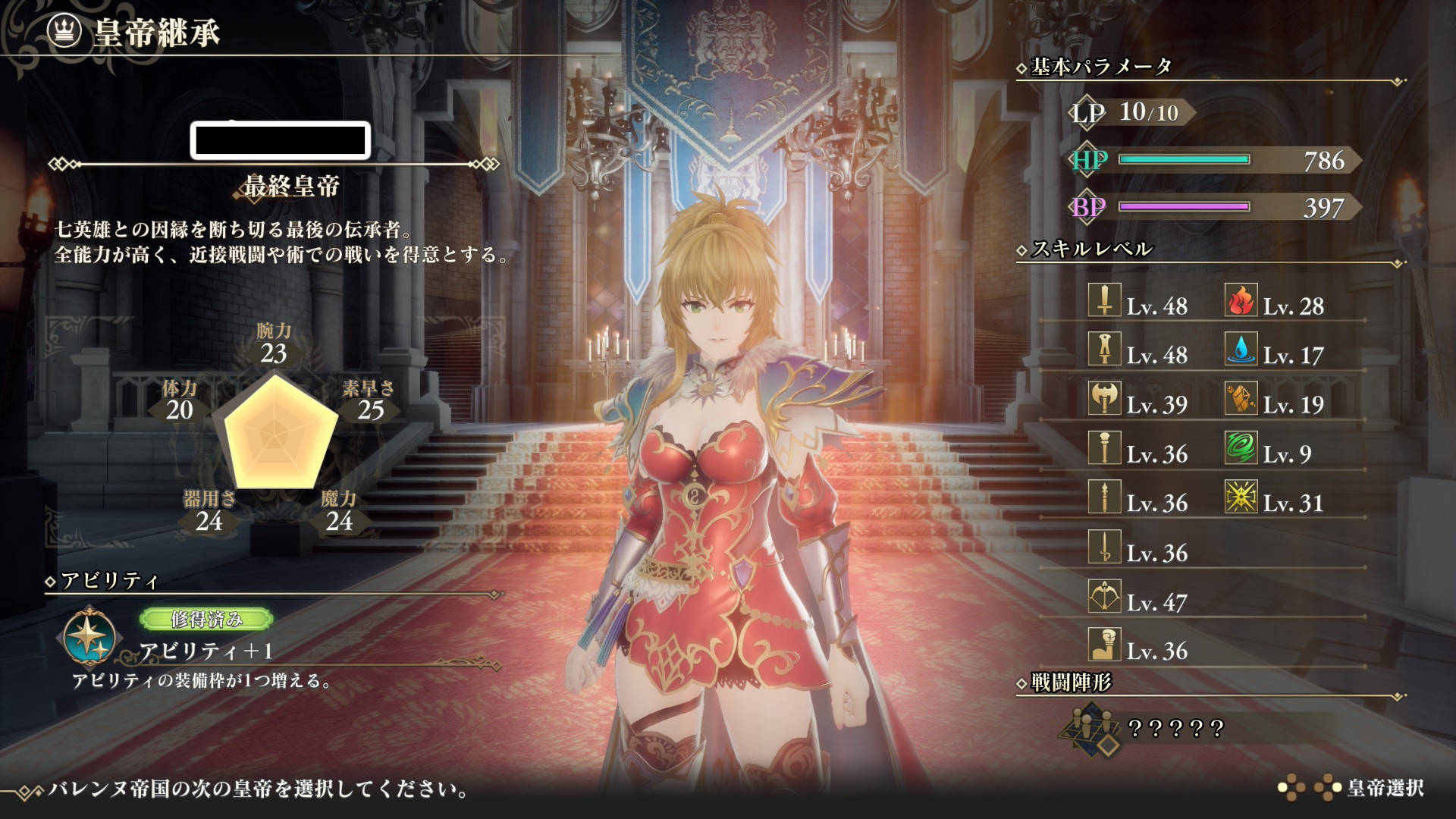Viewport: 1456px width, 819px height.
Task: Select the Ability +1 star icon
Action: pos(90,636)
